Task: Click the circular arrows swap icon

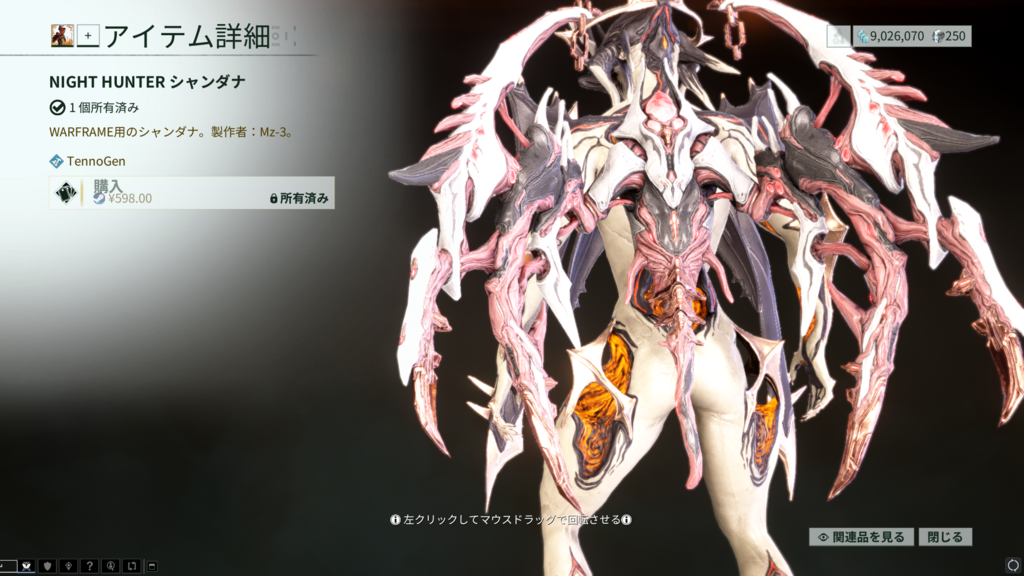Action: 130,566
